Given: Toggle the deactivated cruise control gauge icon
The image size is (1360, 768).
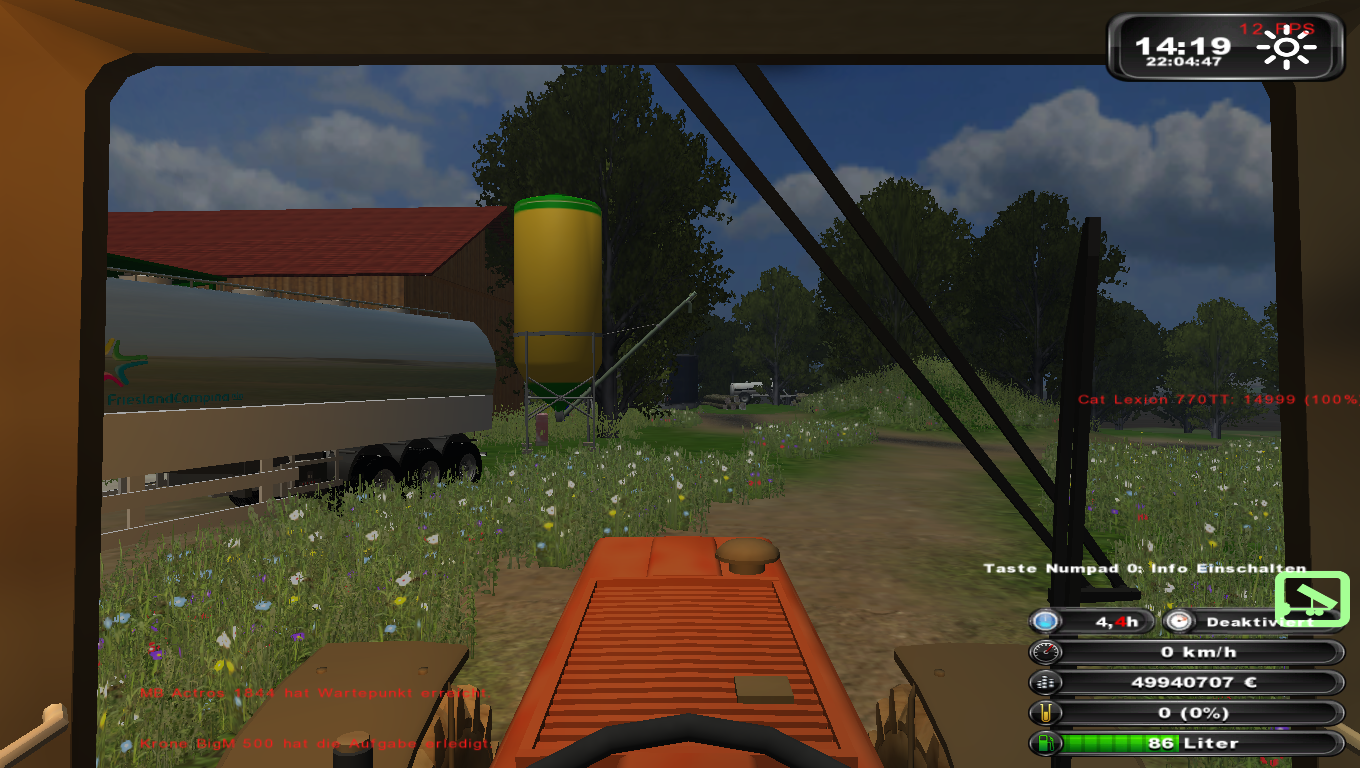Looking at the screenshot, I should click(x=1180, y=621).
